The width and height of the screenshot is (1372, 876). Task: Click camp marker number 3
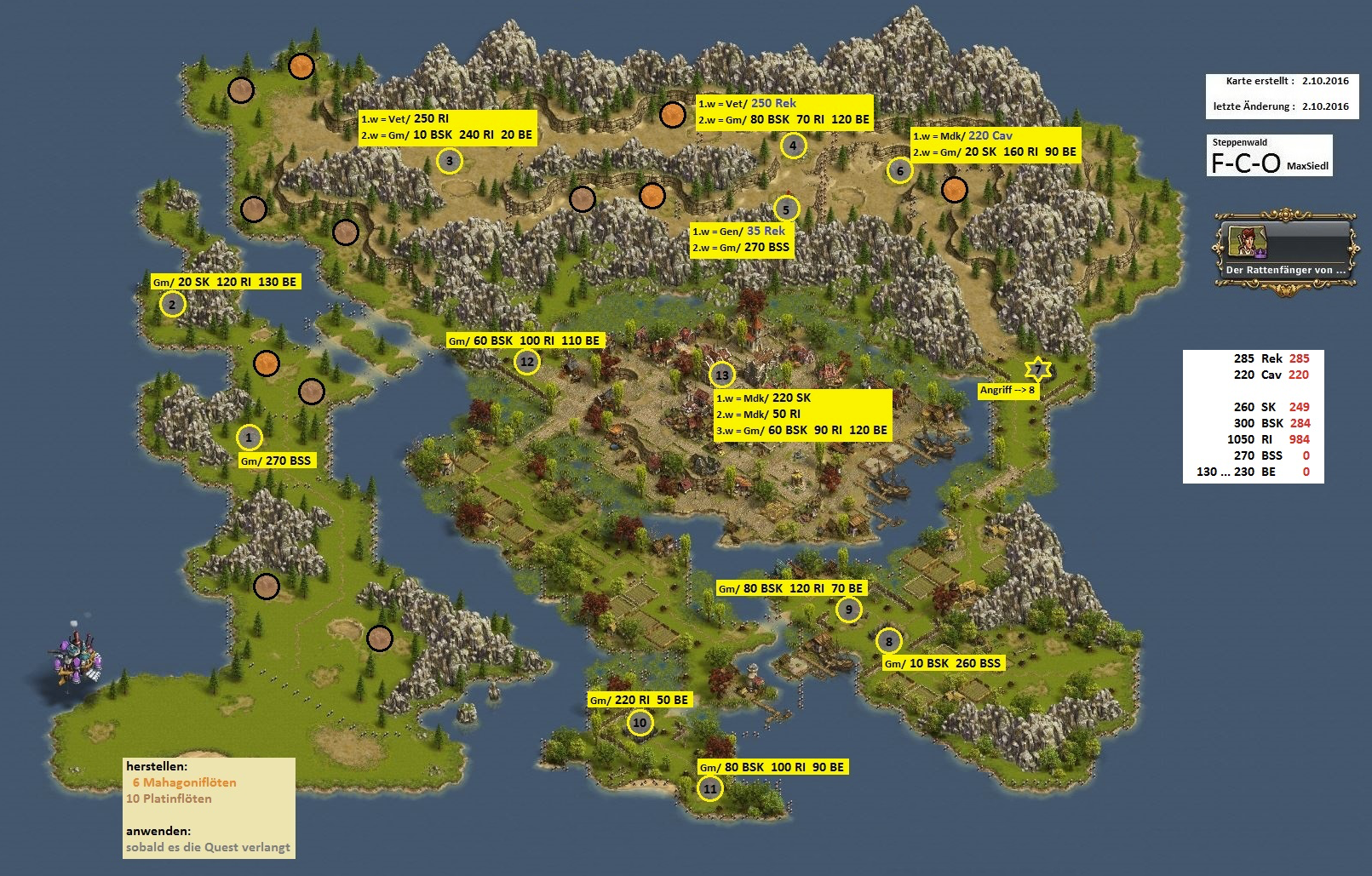[x=450, y=160]
